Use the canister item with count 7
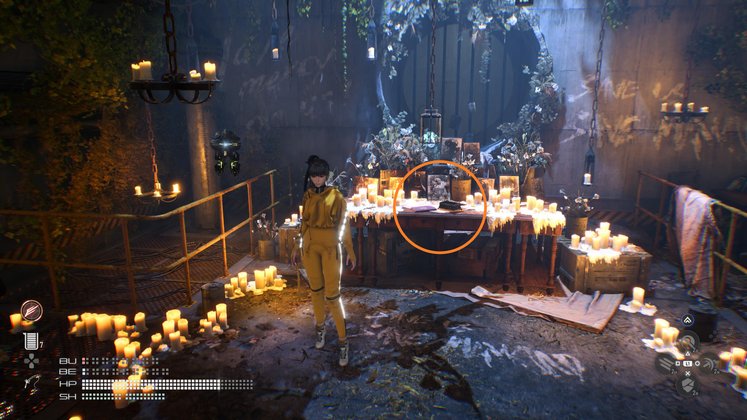This screenshot has height=420, width=747. tap(30, 340)
